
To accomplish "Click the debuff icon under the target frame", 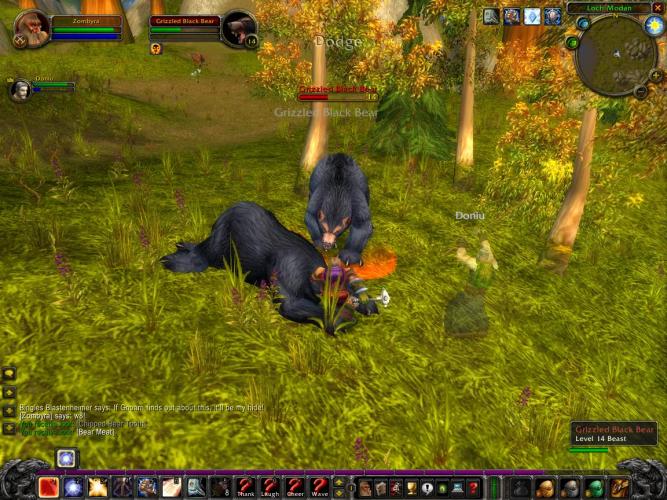I will tap(156, 48).
